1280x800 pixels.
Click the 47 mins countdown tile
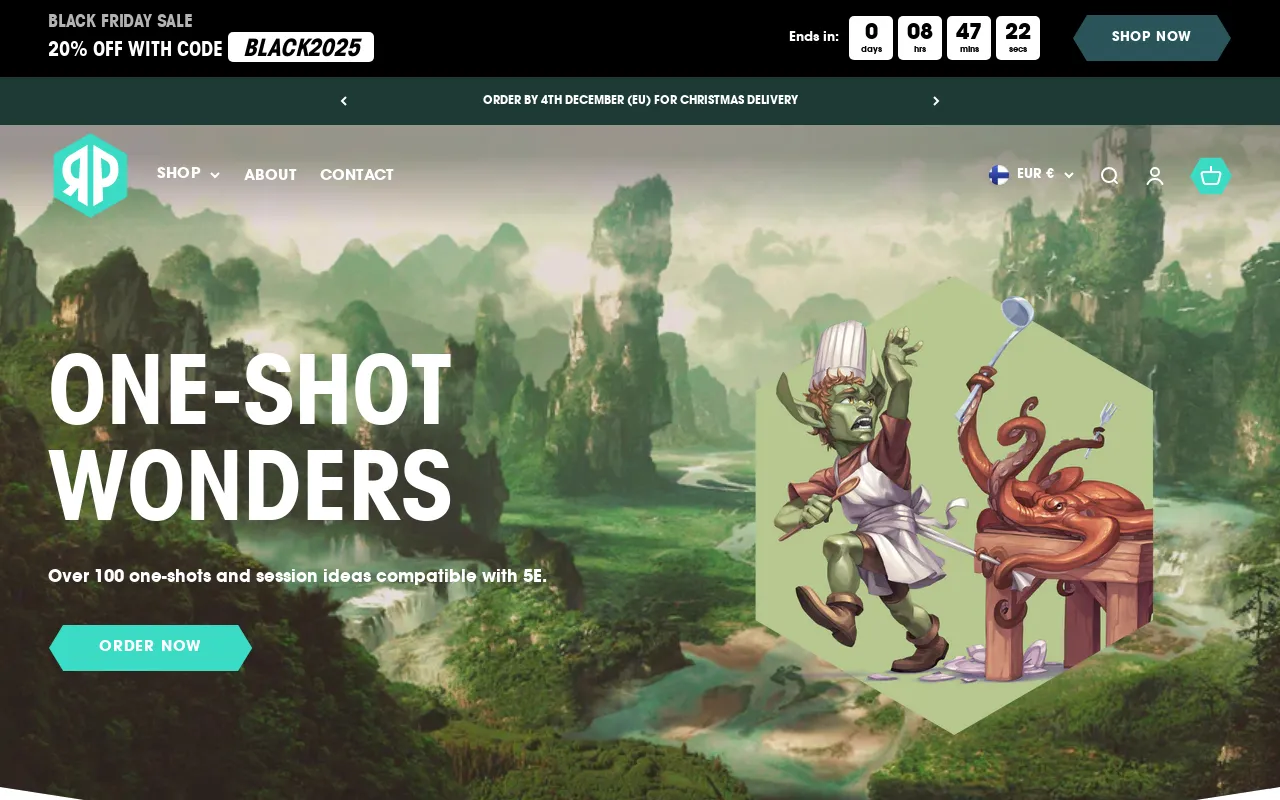click(969, 38)
